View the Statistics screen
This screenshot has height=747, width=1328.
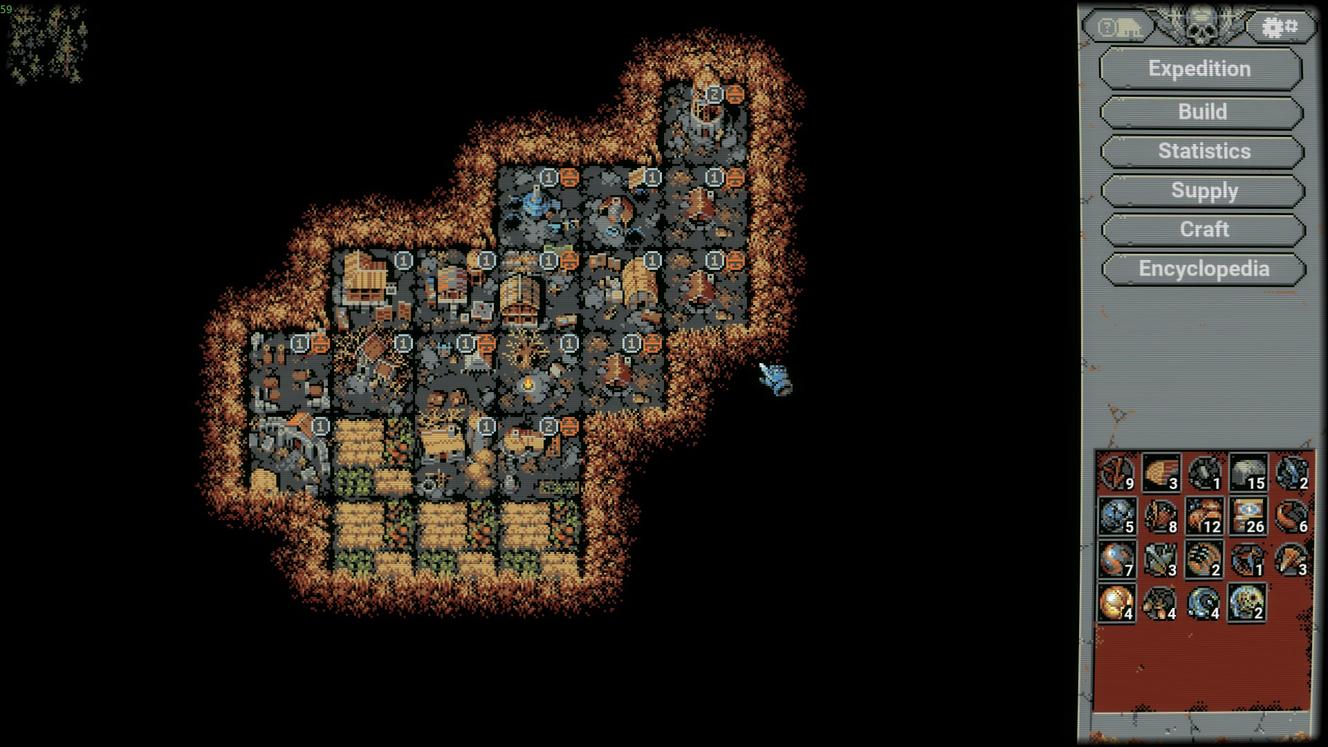coord(1201,151)
